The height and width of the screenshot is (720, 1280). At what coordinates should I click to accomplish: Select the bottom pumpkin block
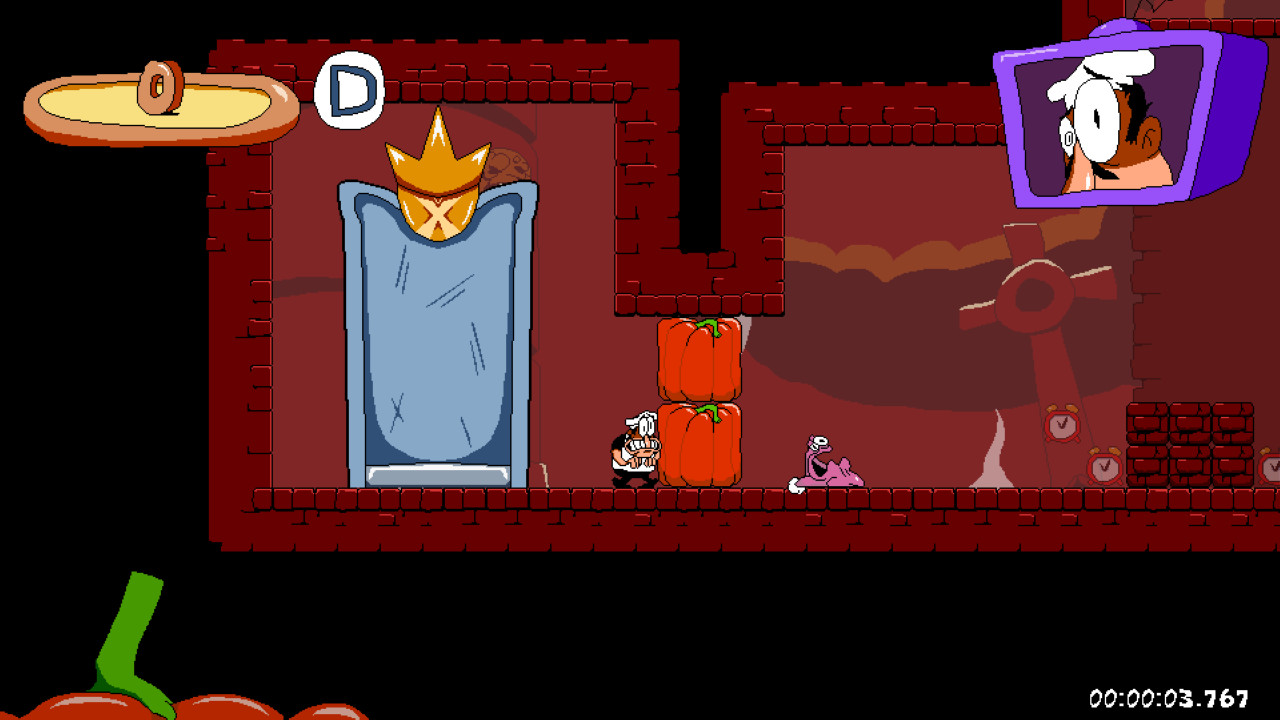point(699,443)
